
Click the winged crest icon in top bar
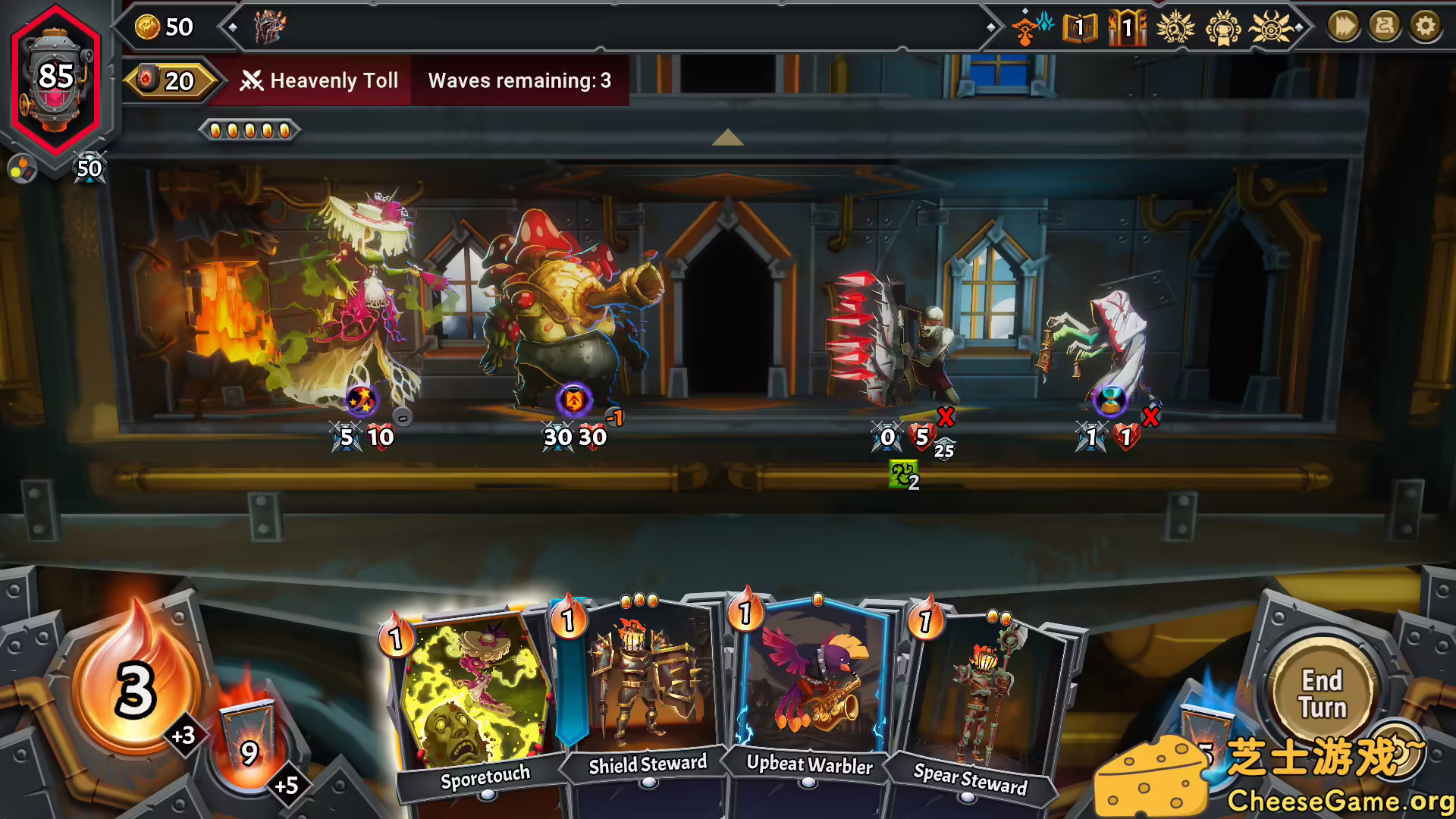click(x=1176, y=27)
